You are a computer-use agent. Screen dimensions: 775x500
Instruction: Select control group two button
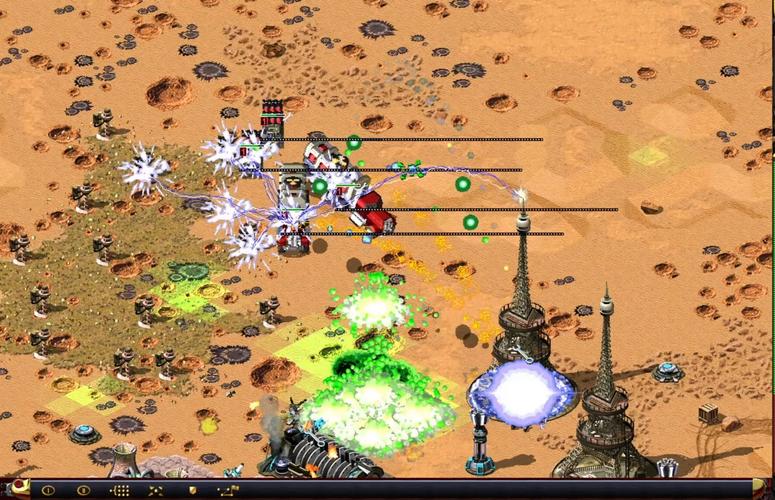coord(84,491)
